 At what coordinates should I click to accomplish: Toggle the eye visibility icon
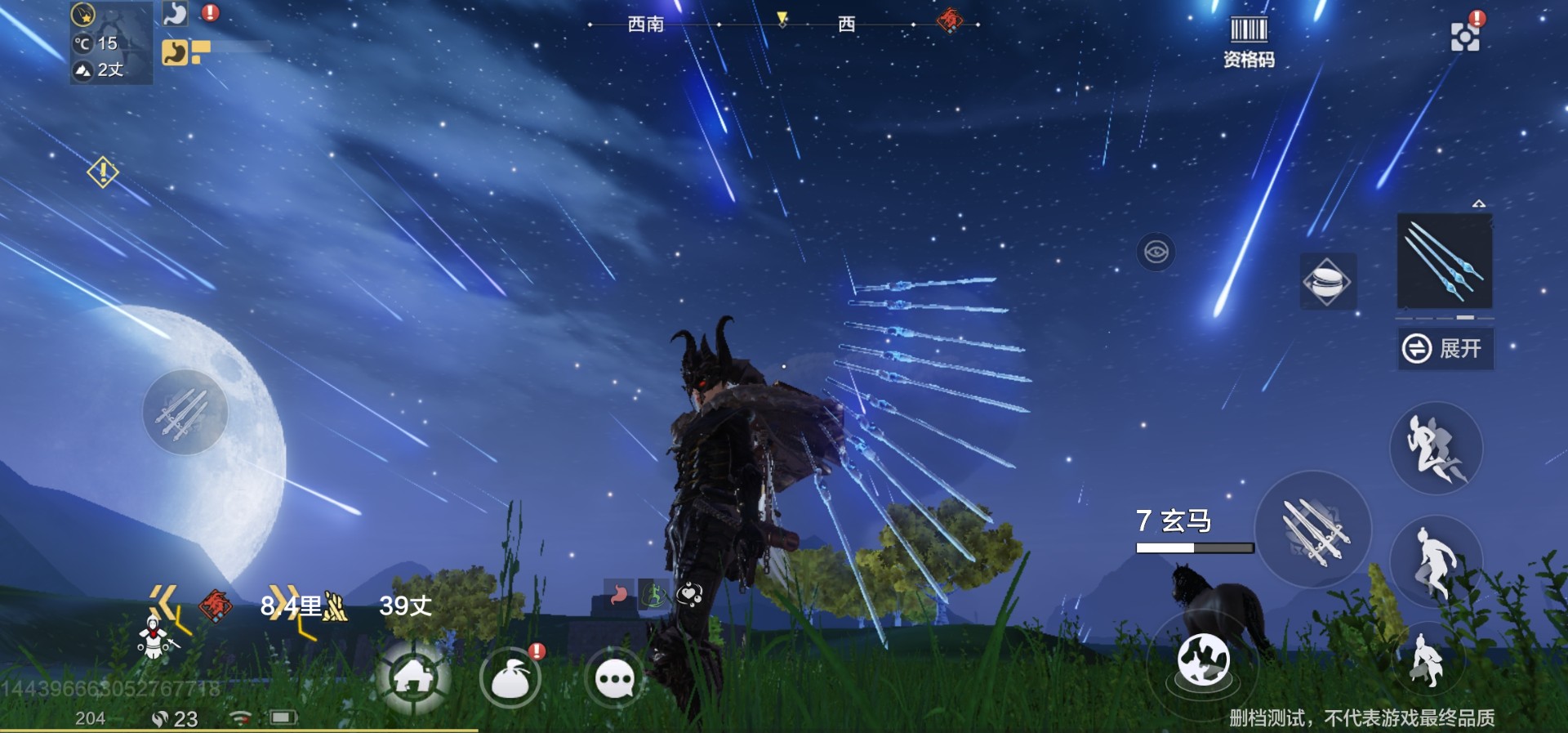coord(1156,252)
